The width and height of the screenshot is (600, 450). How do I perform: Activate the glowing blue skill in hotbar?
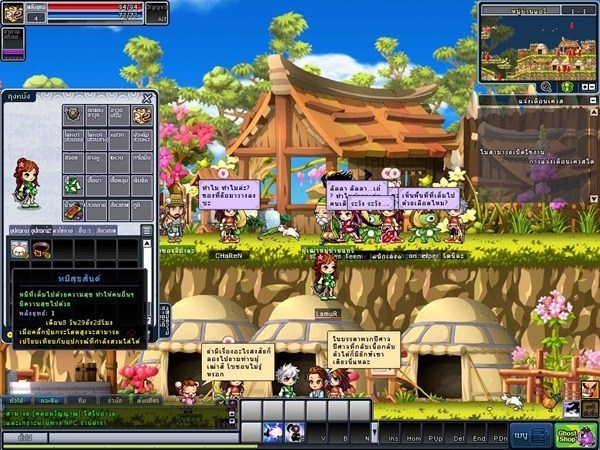point(271,432)
